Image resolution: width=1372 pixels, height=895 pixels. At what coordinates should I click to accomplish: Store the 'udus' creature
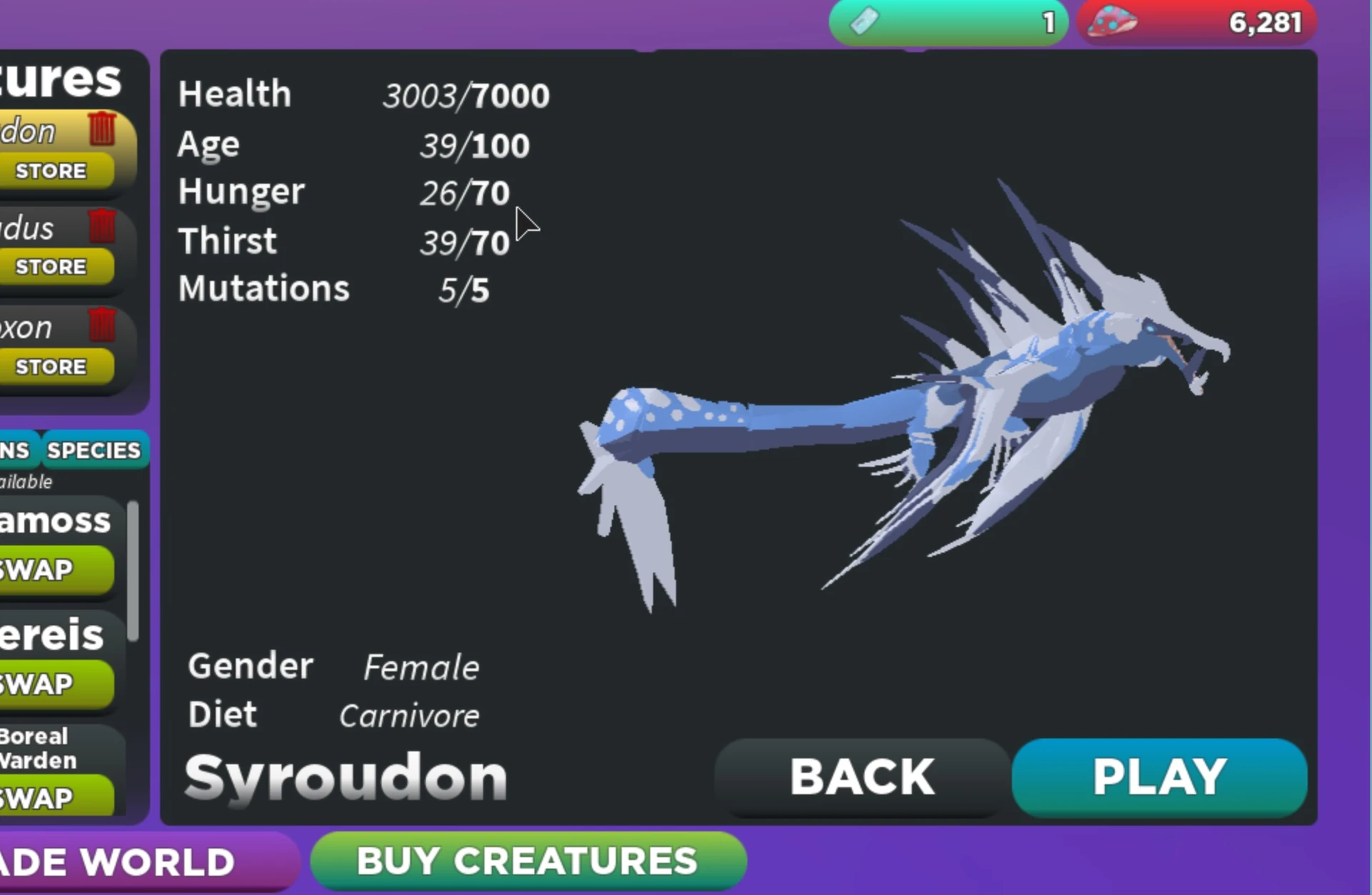[50, 267]
